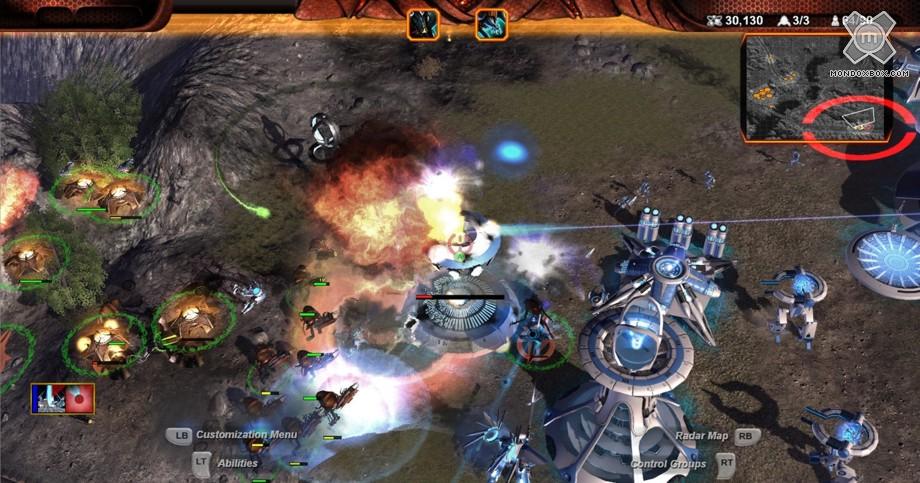Open Control Groups

670,464
